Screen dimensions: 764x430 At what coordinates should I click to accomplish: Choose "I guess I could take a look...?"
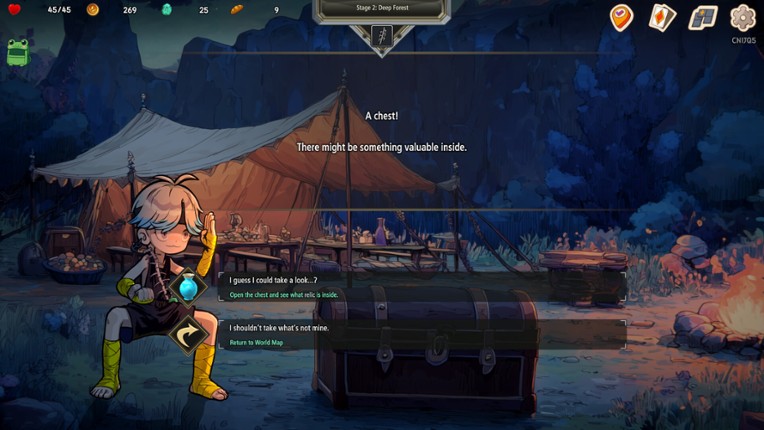420,287
